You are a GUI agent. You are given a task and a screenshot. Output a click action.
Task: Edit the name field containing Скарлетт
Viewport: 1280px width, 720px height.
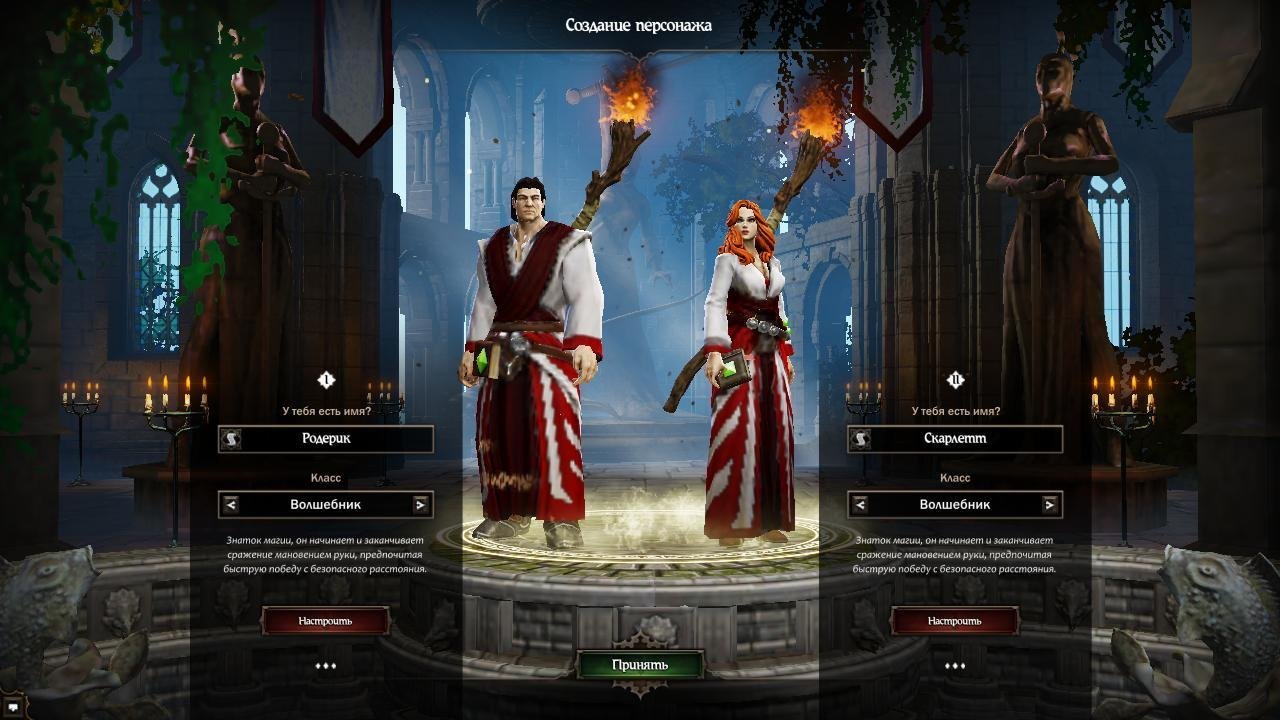coord(966,438)
